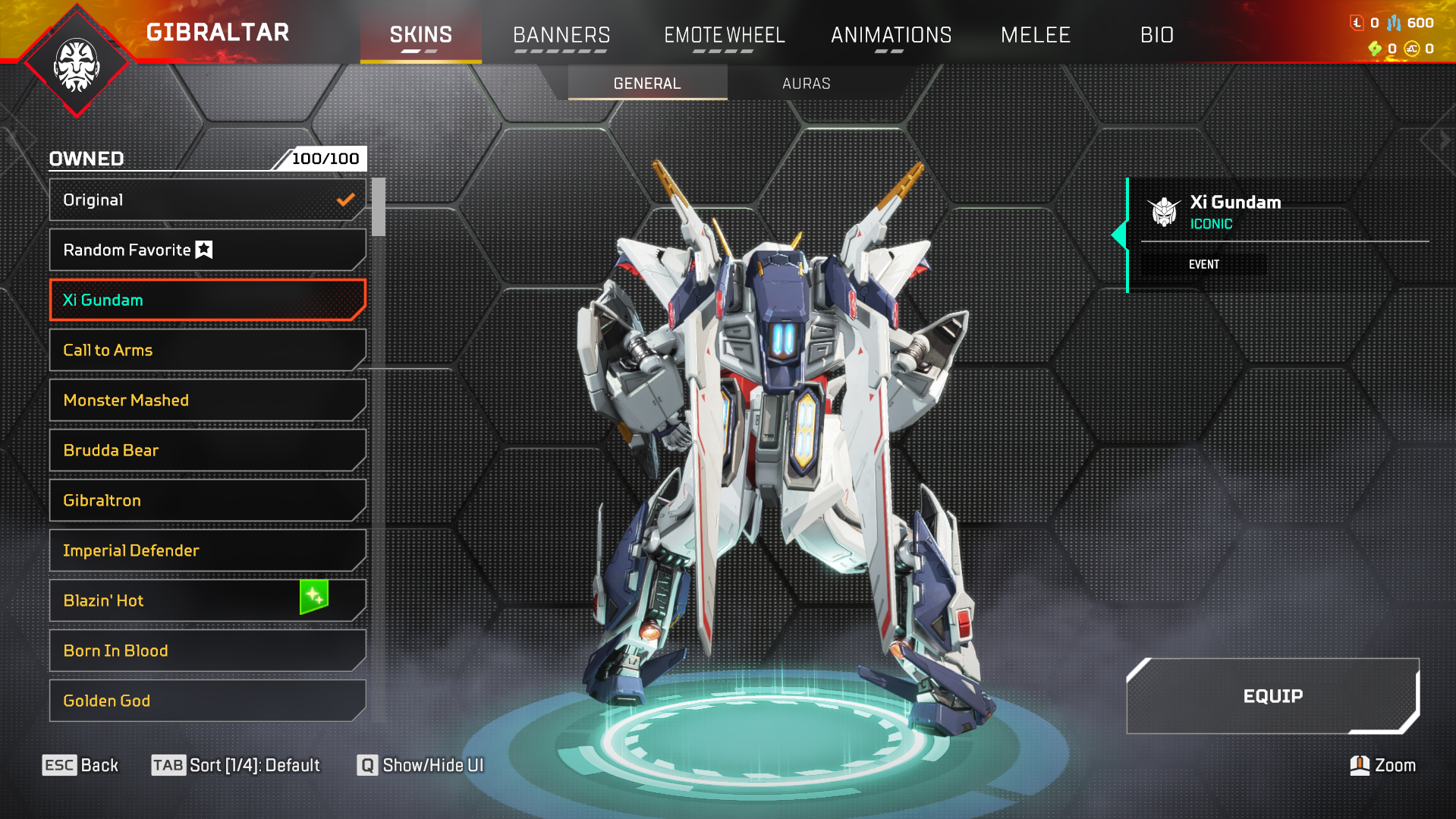Image resolution: width=1456 pixels, height=819 pixels.
Task: Go to the Animations tab
Action: [x=891, y=35]
